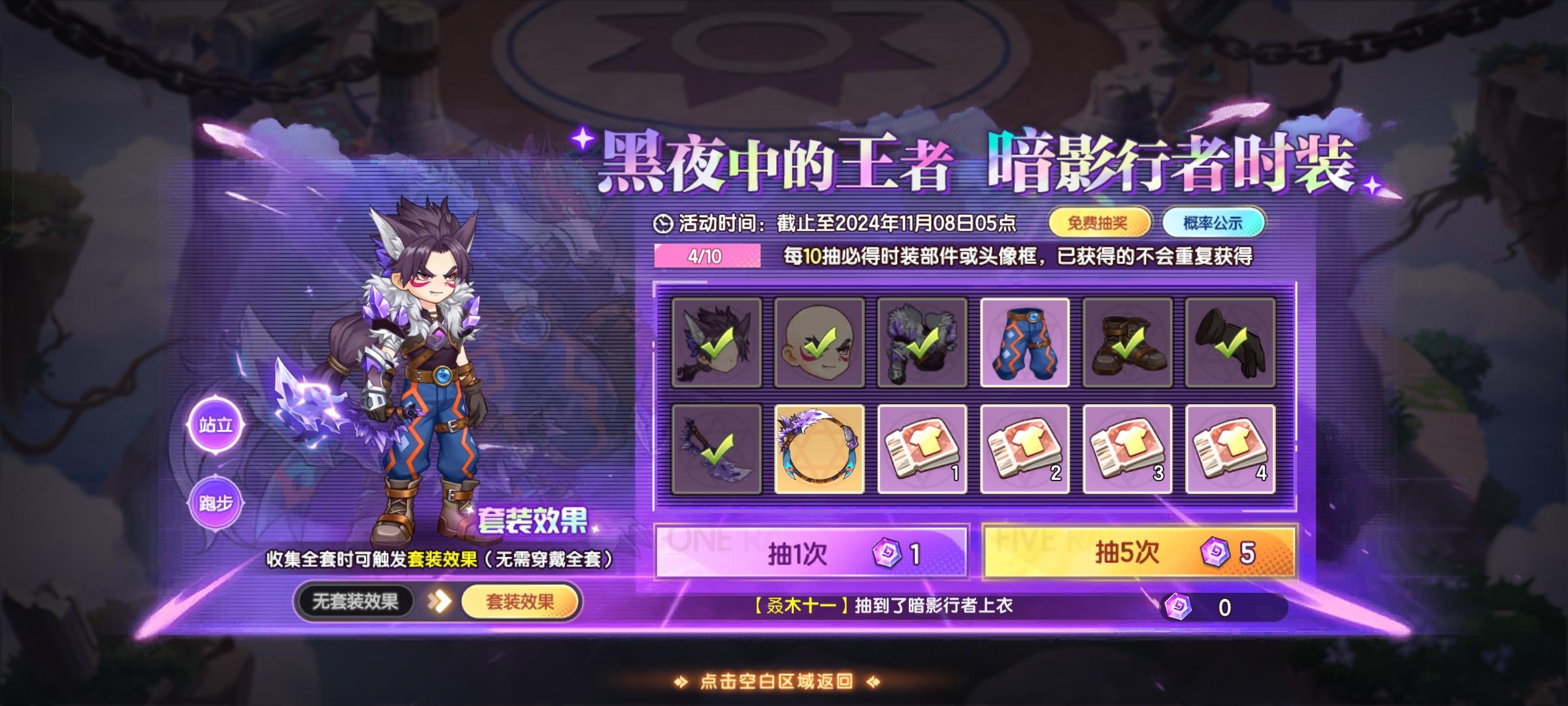Select the boots item icon

[x=1128, y=343]
